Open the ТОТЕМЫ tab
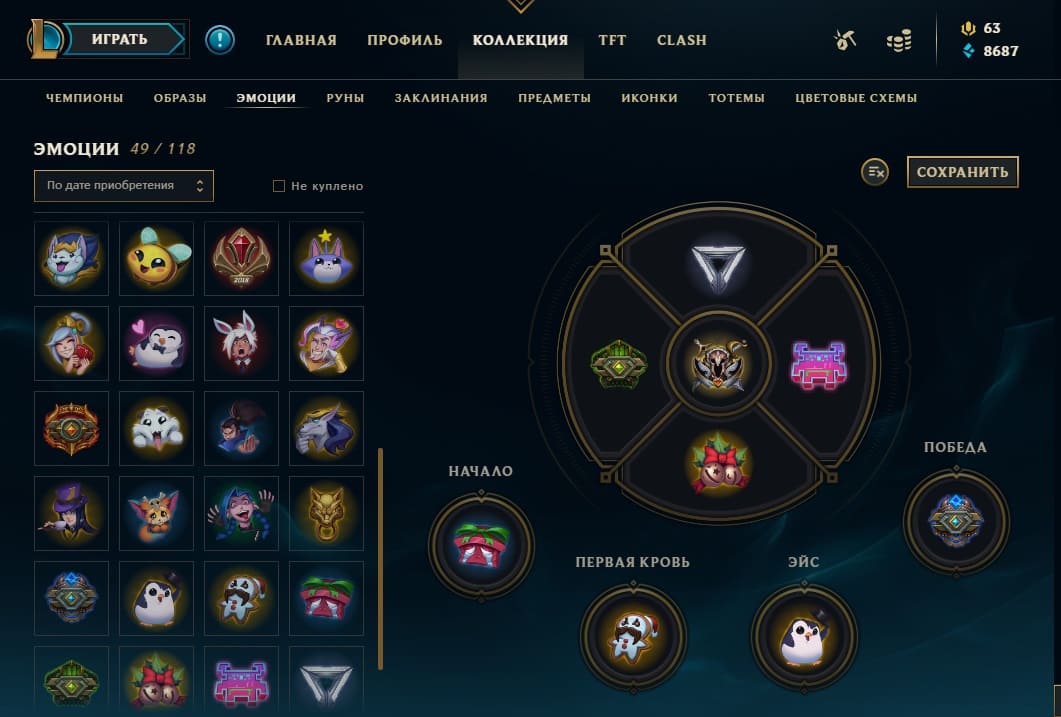 [736, 98]
